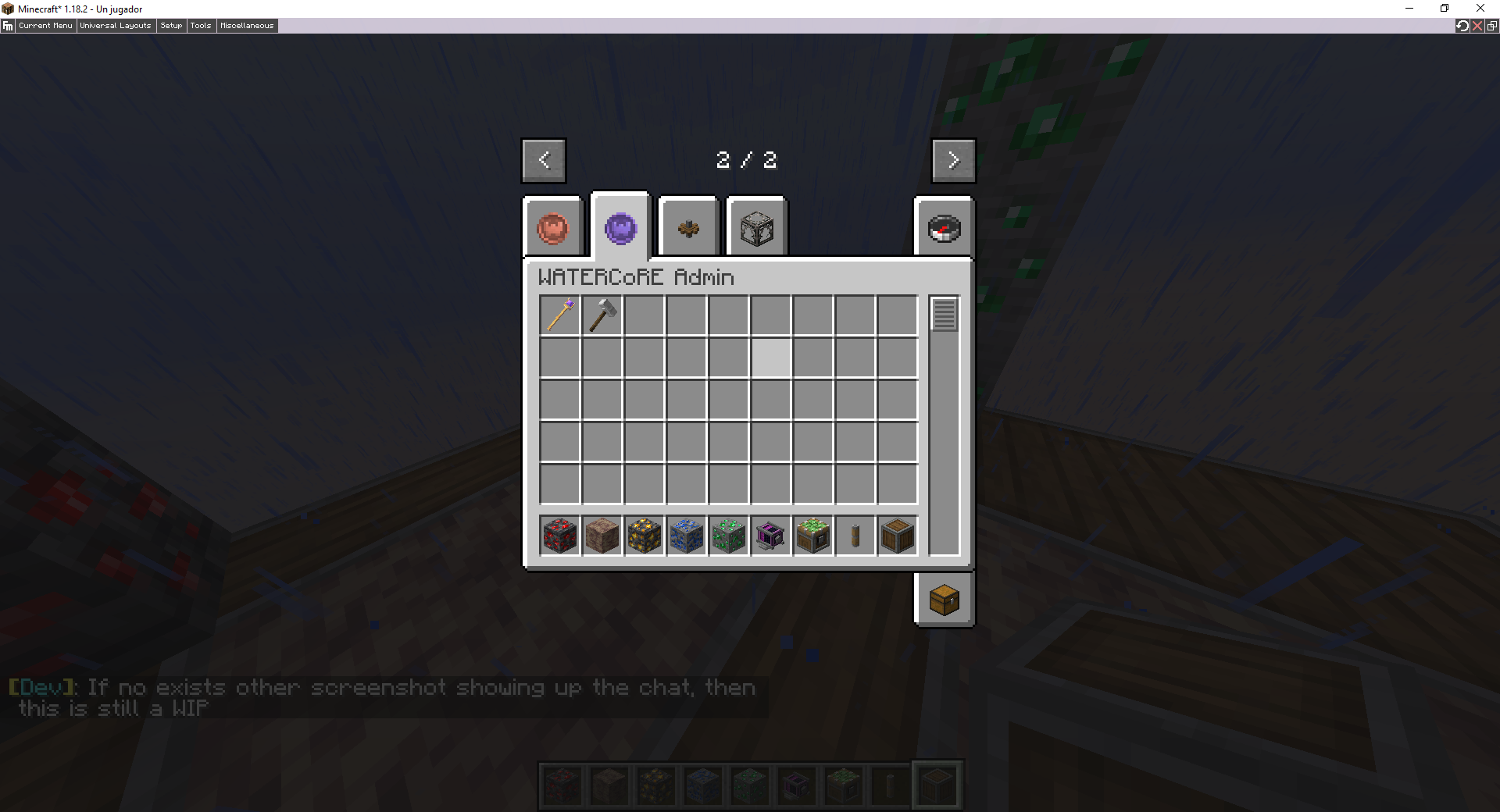Image resolution: width=1500 pixels, height=812 pixels.
Task: Click the gold ore hotbar item
Action: [644, 536]
